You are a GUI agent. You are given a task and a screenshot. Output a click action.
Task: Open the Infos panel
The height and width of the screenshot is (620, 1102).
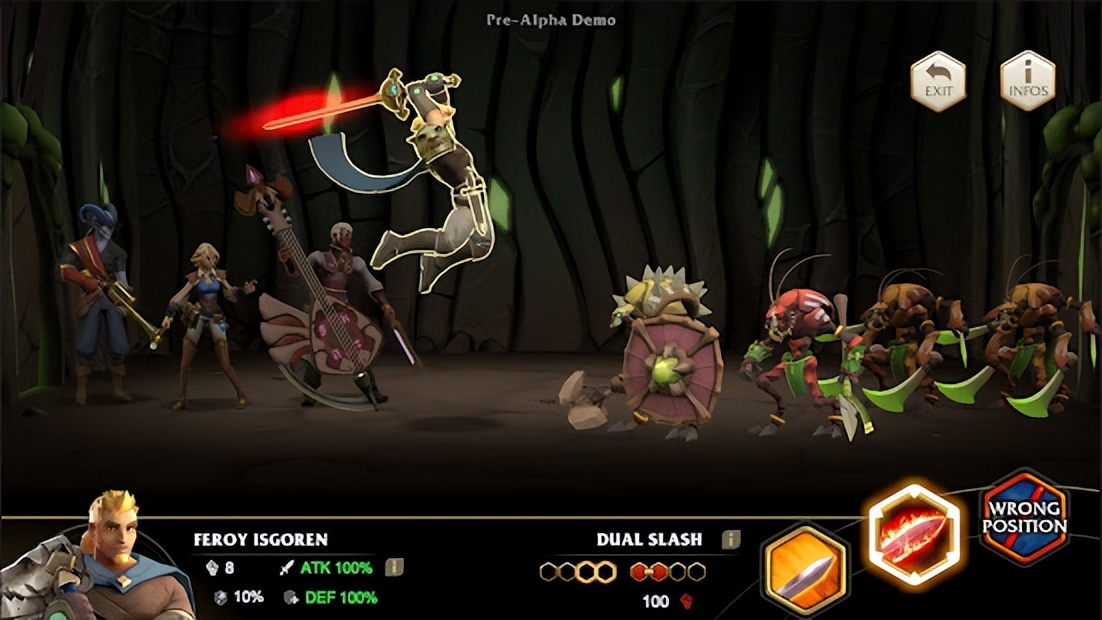tap(1028, 81)
